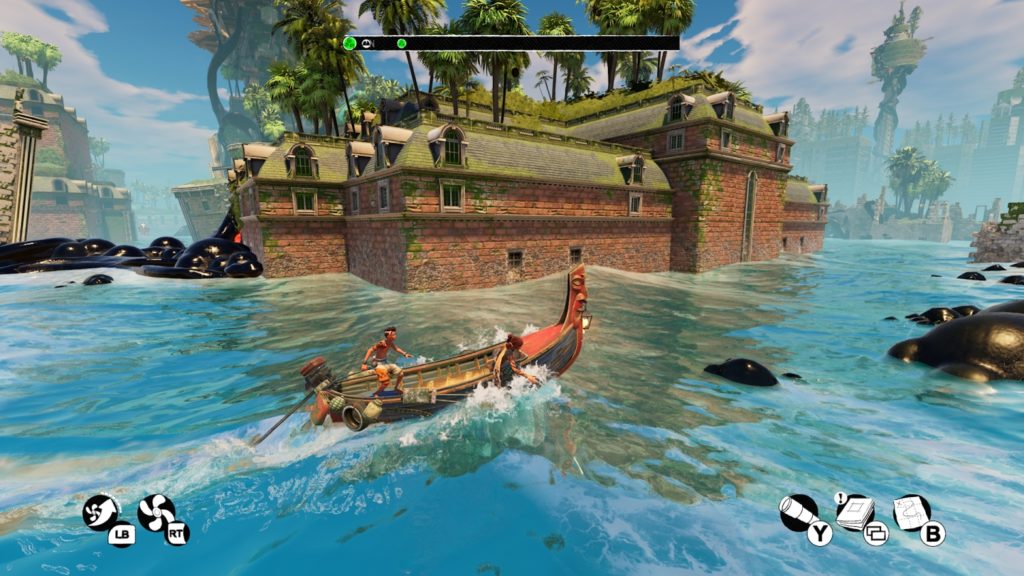Activate the propeller boost icon
This screenshot has width=1024, height=576.
100,512
